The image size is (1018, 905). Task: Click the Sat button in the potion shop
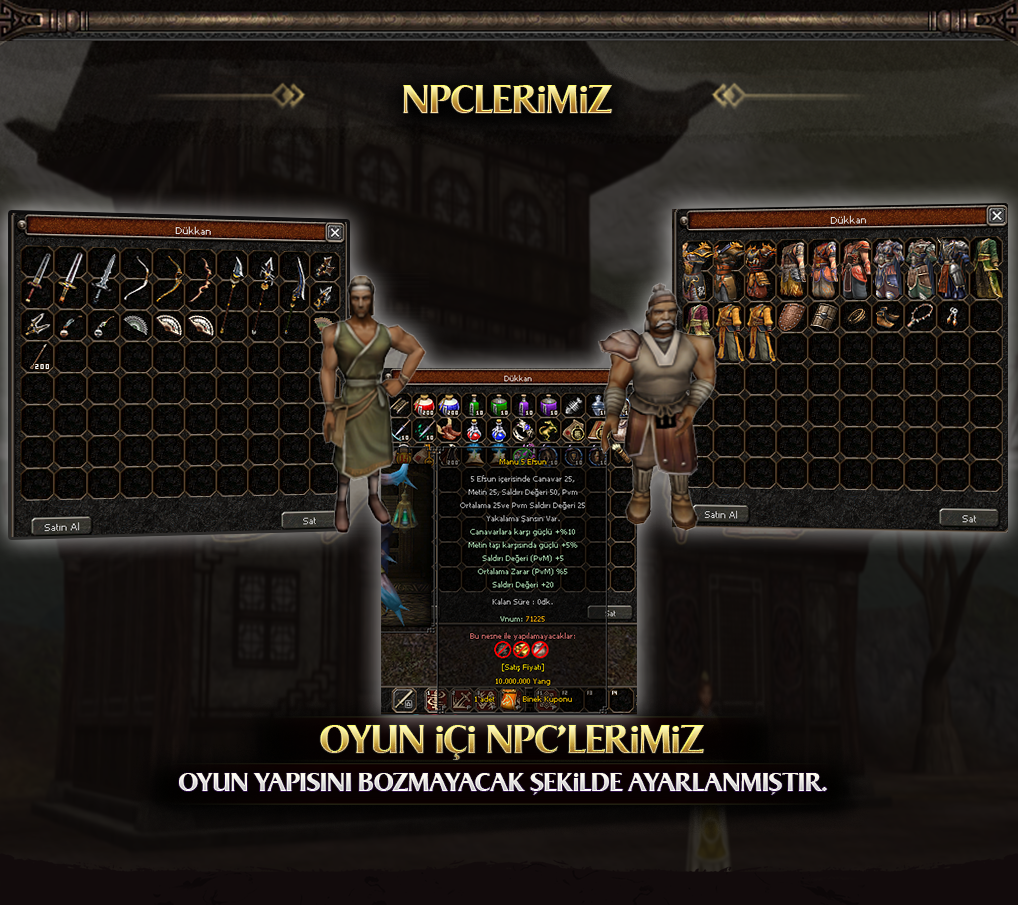pos(609,612)
